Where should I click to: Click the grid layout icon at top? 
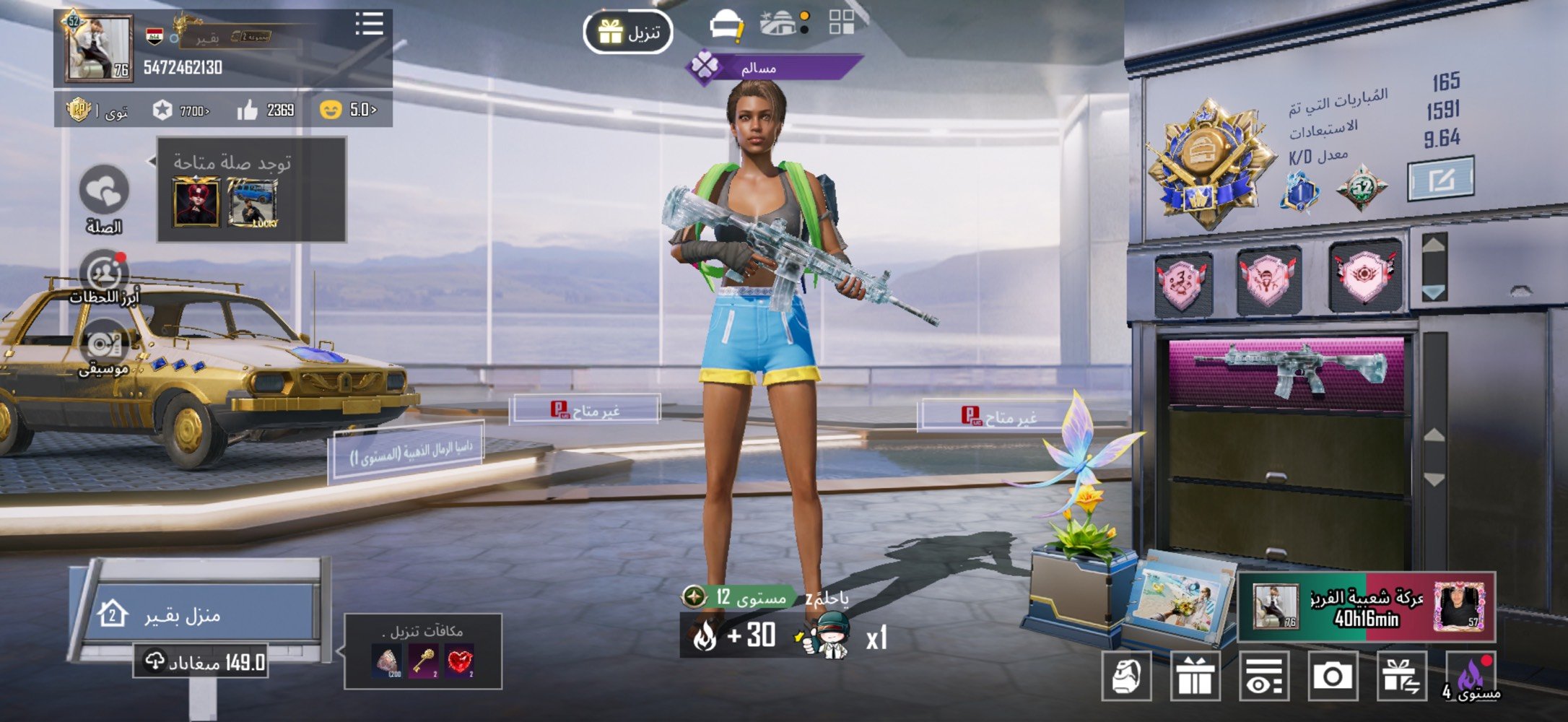tap(842, 22)
